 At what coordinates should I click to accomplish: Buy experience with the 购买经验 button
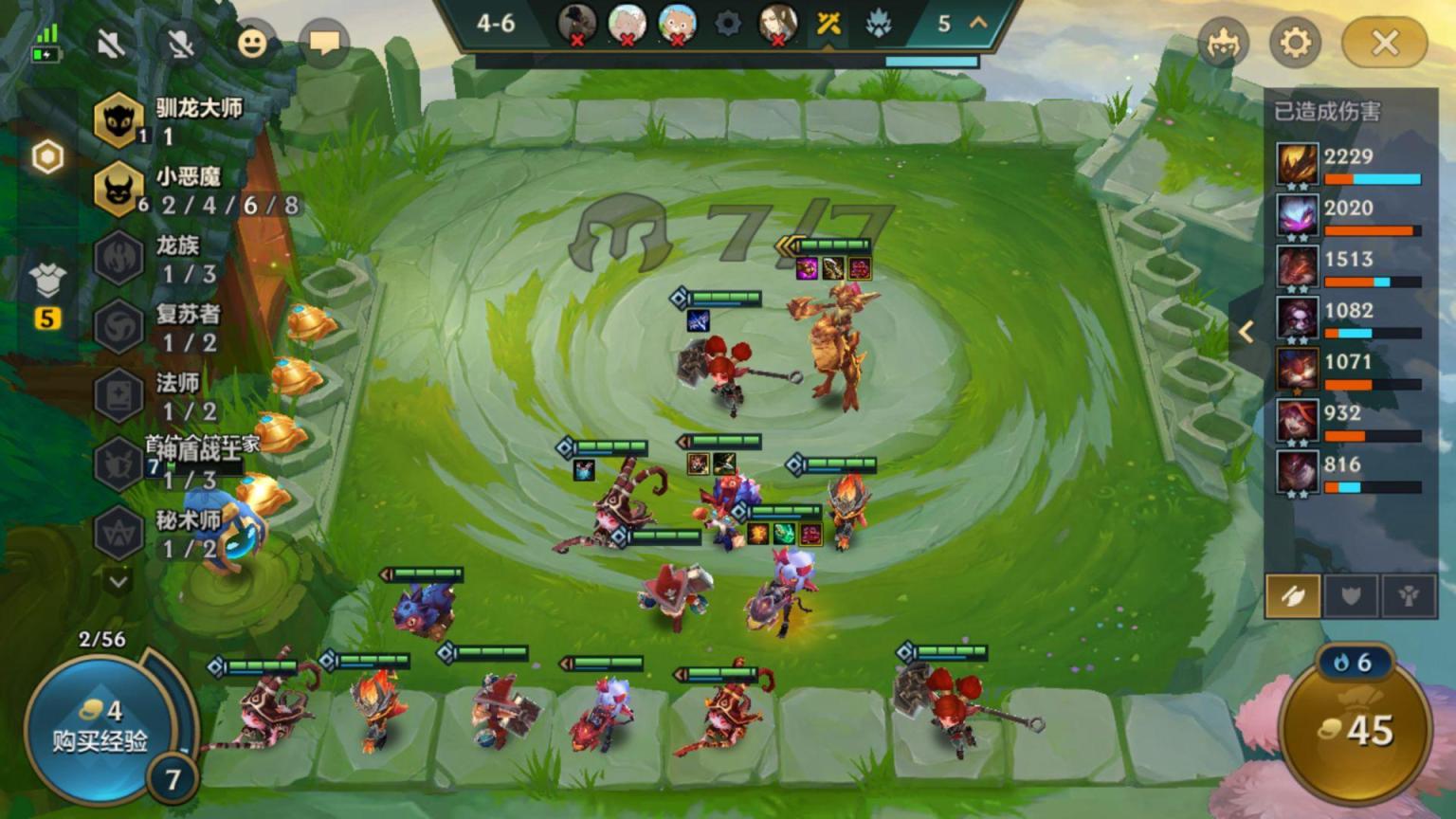click(99, 726)
